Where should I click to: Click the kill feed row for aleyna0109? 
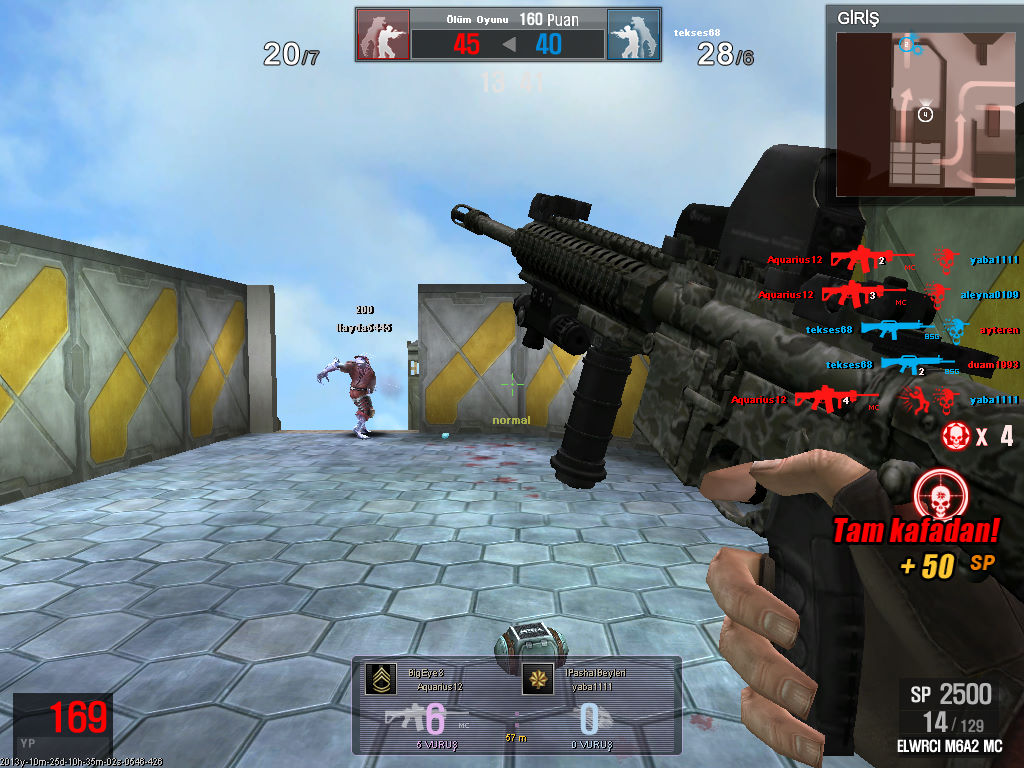888,295
